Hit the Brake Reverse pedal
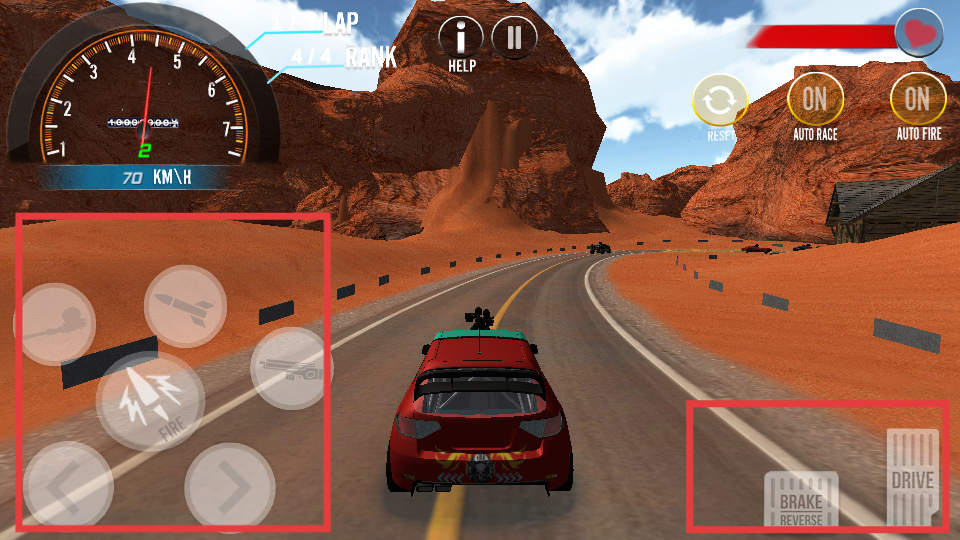The image size is (960, 540). [x=801, y=500]
